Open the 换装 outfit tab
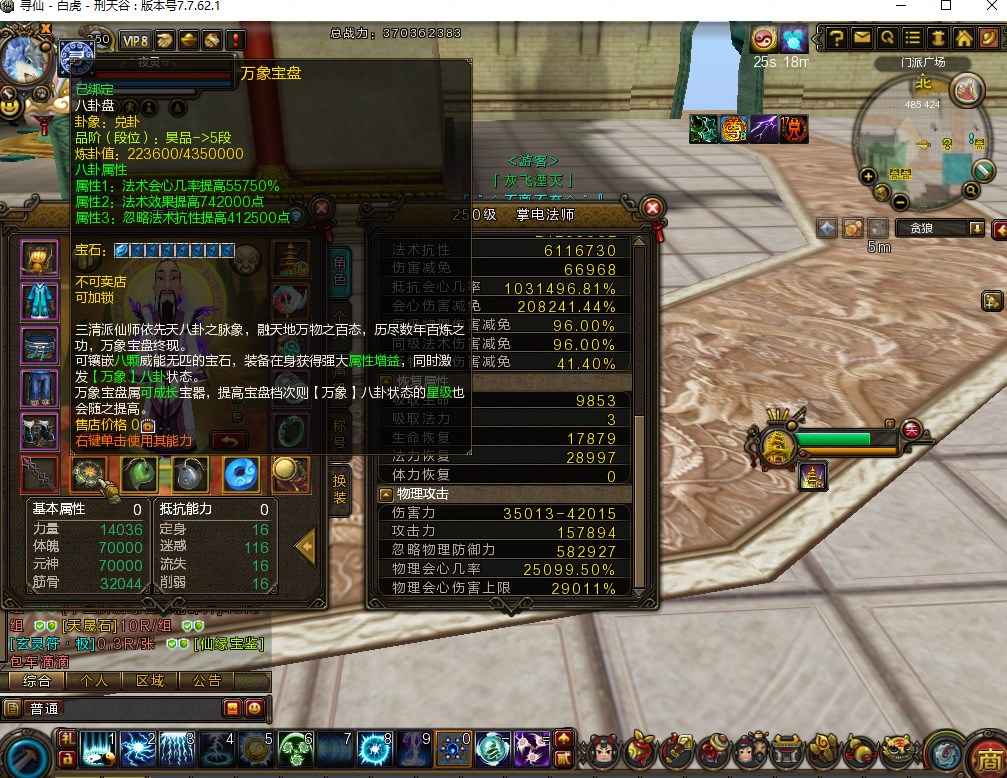The image size is (1007, 778). pos(340,486)
